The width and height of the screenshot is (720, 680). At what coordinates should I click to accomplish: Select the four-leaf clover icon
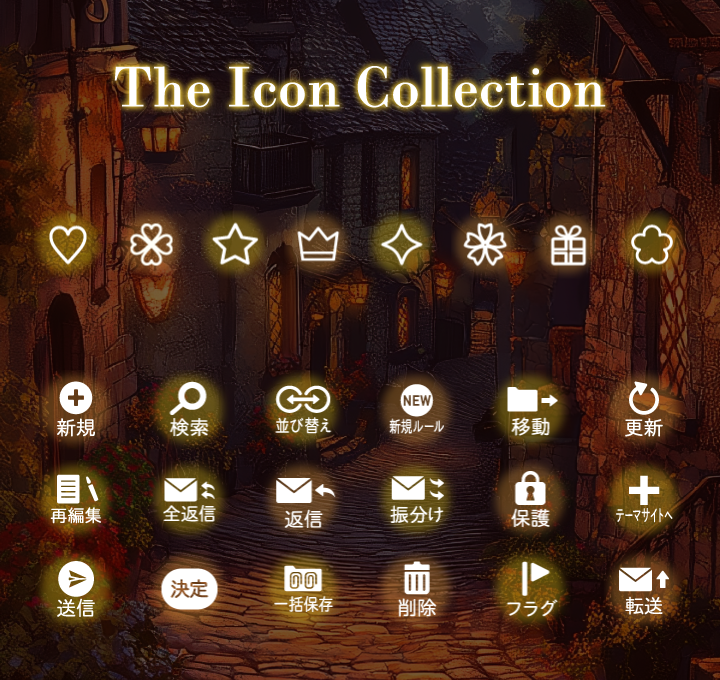(x=151, y=245)
